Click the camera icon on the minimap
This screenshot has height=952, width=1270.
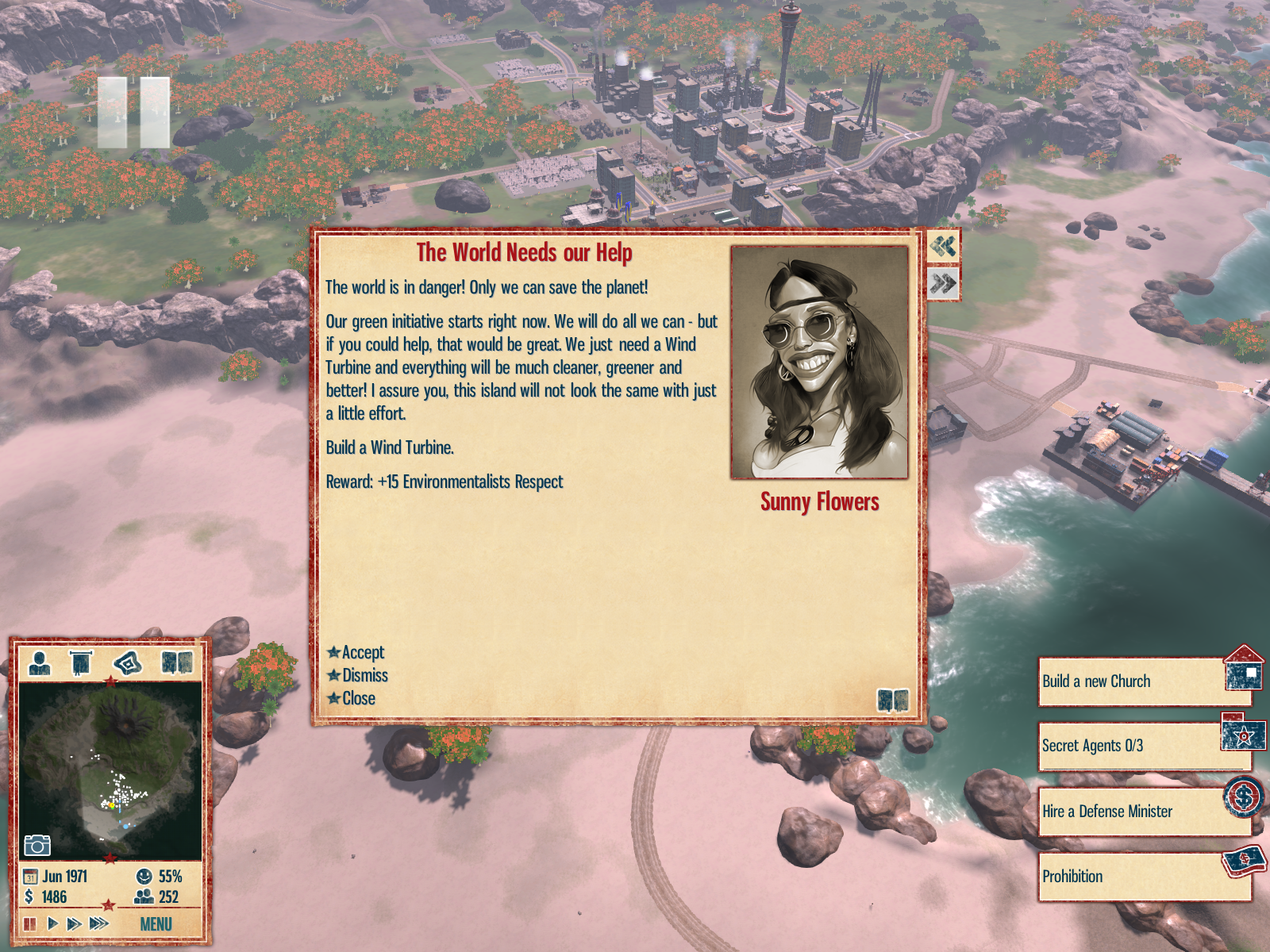(x=37, y=845)
